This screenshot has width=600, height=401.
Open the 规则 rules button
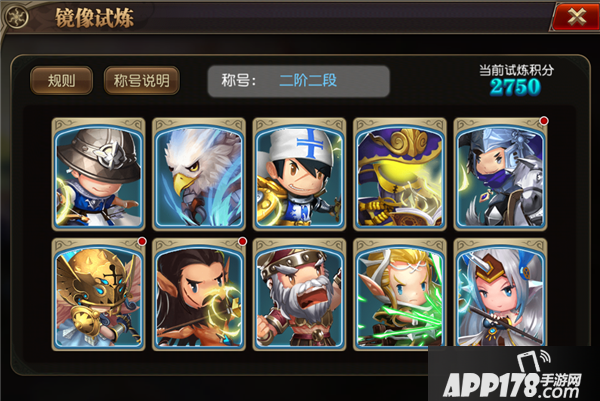(x=62, y=80)
